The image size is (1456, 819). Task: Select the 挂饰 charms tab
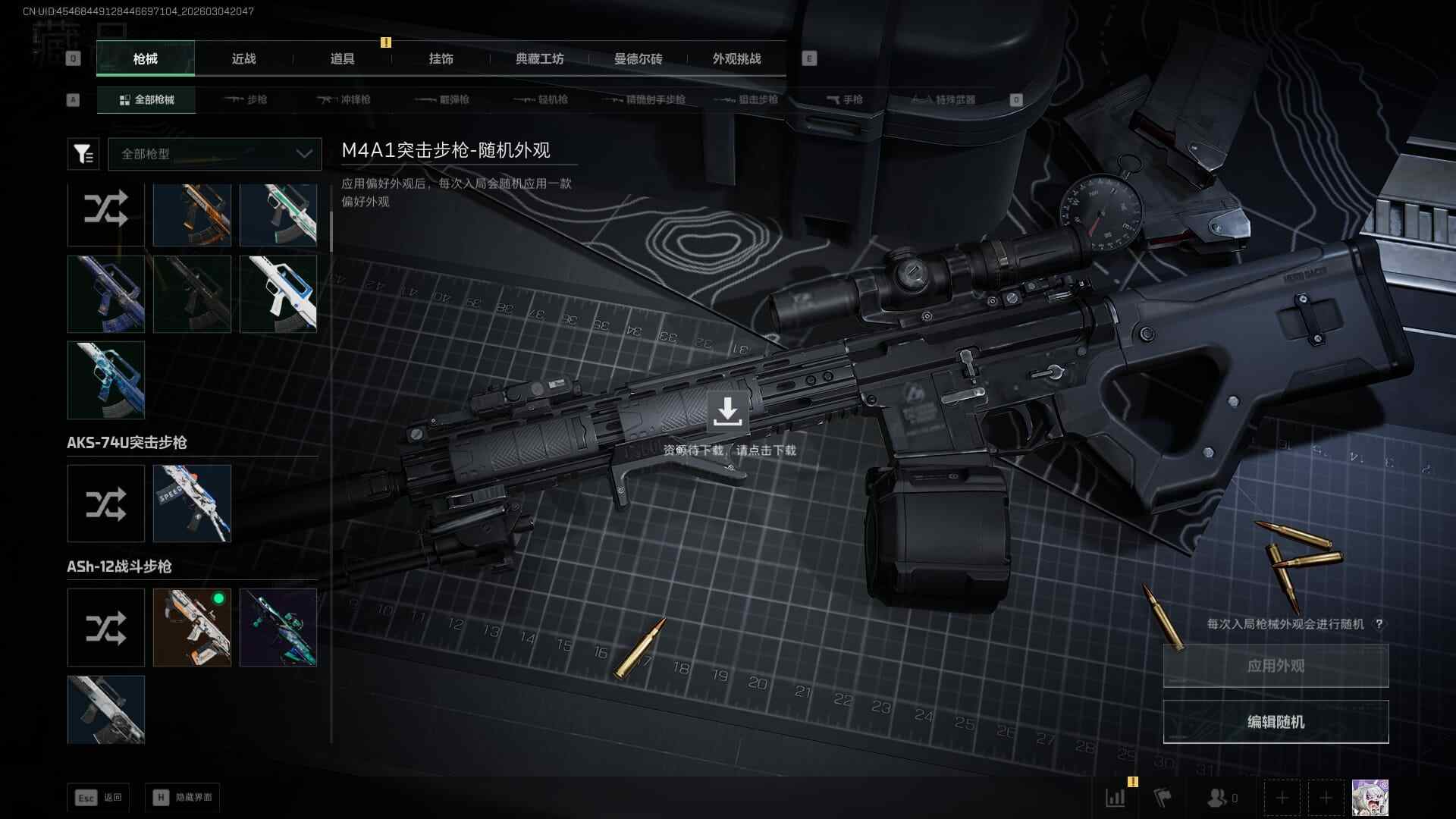[x=441, y=59]
